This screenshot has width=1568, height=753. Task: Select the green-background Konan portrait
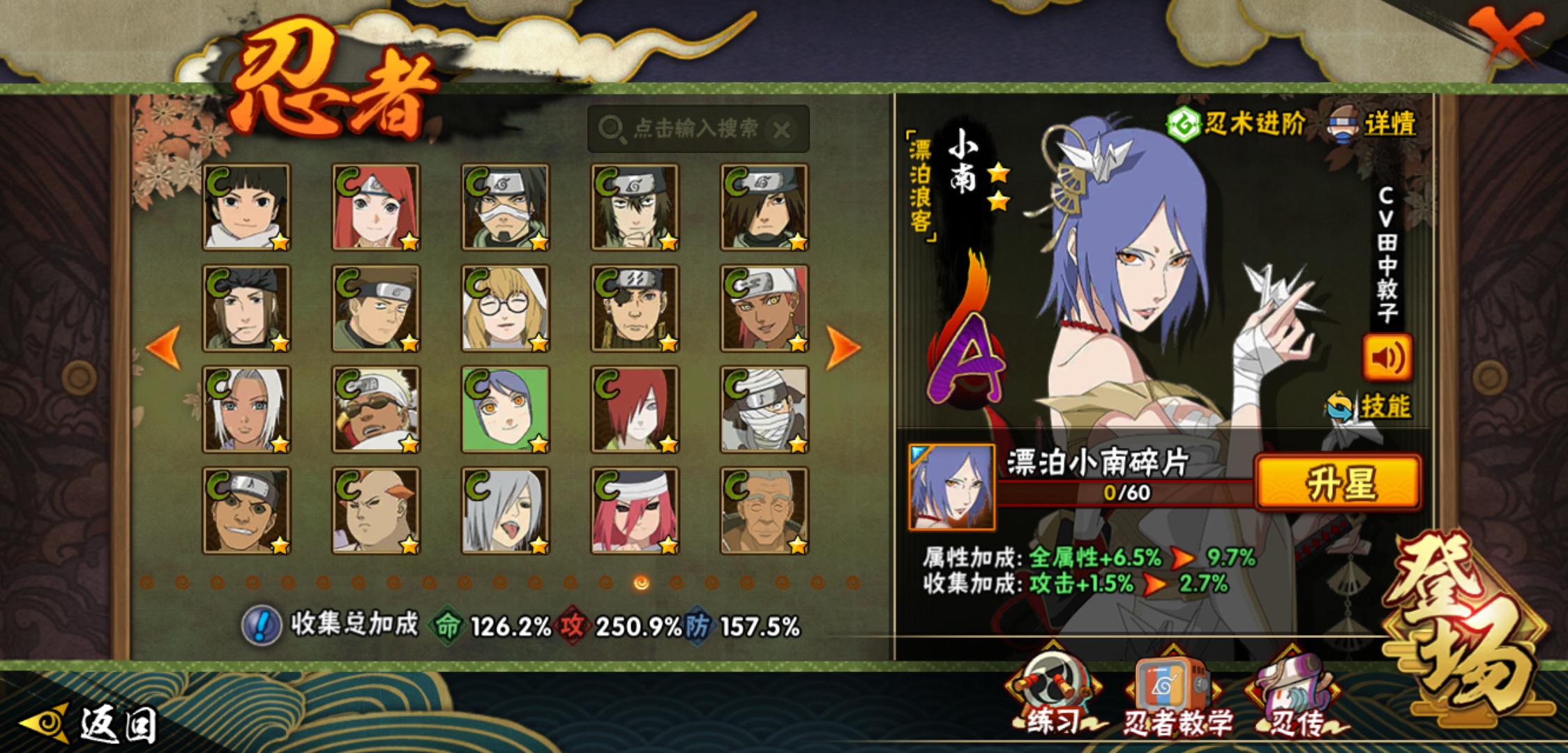tap(505, 409)
